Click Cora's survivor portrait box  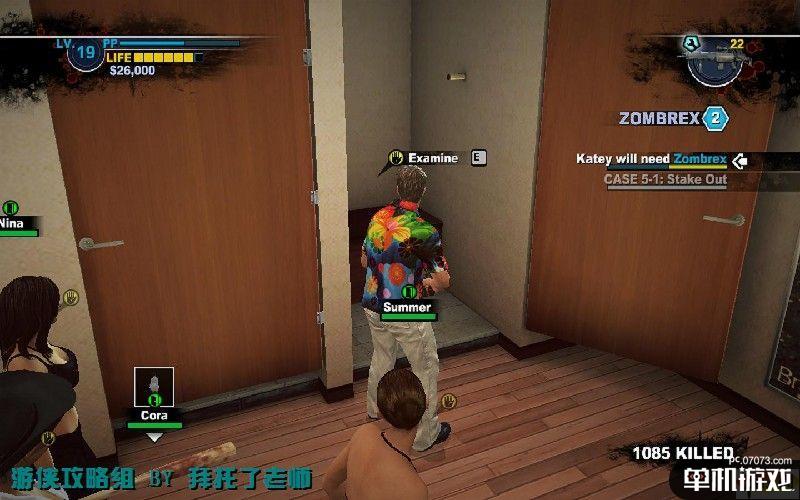click(154, 387)
